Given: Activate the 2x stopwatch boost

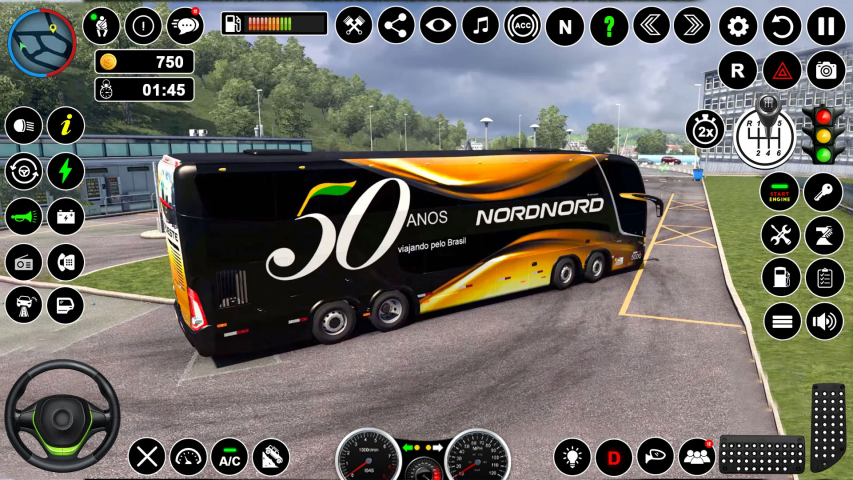Looking at the screenshot, I should pyautogui.click(x=704, y=129).
